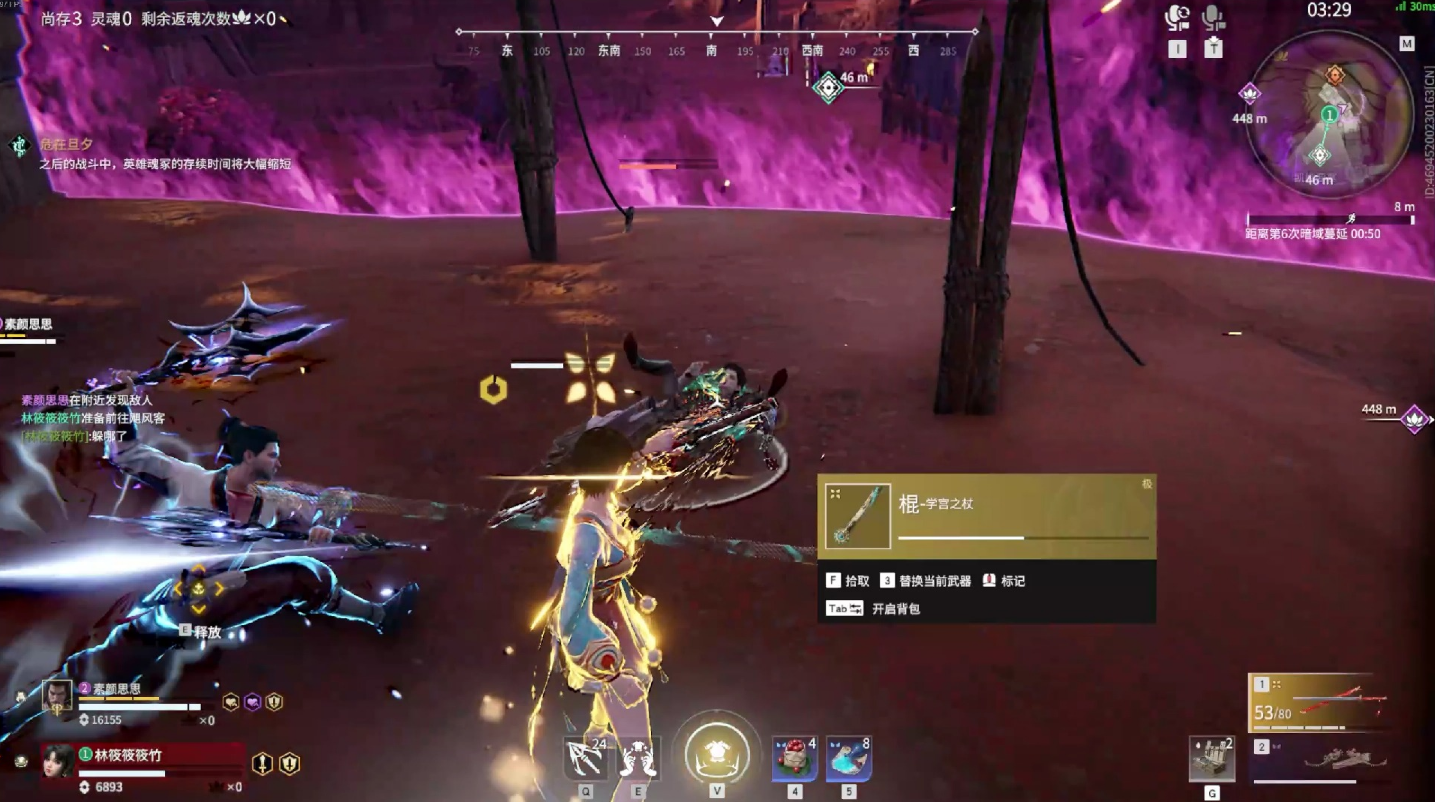Screen dimensions: 1435x802
Task: Click the 学宫之杖 staff pickup thumbnail
Action: click(857, 515)
